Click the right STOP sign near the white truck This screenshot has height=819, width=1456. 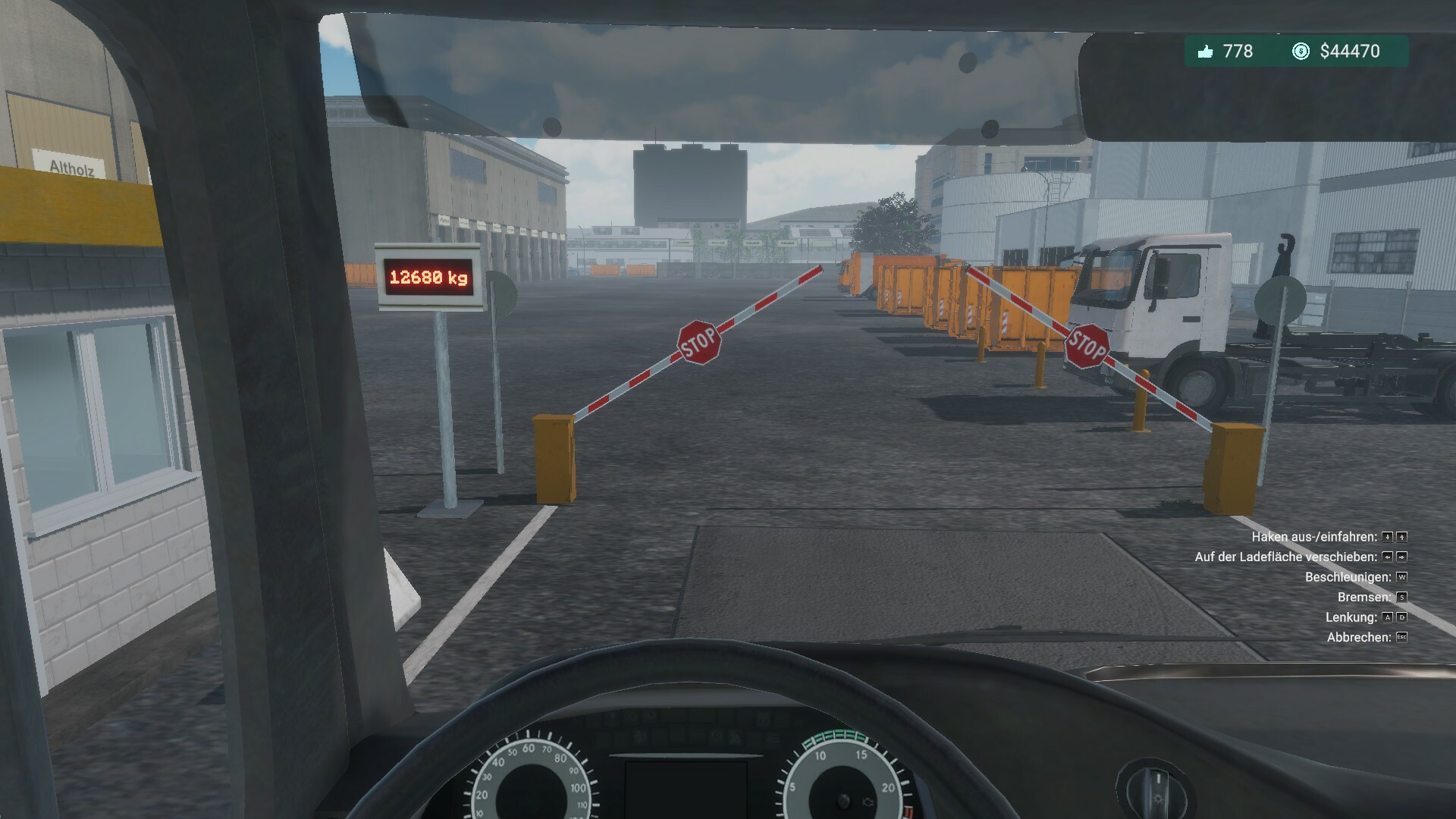click(x=1087, y=345)
